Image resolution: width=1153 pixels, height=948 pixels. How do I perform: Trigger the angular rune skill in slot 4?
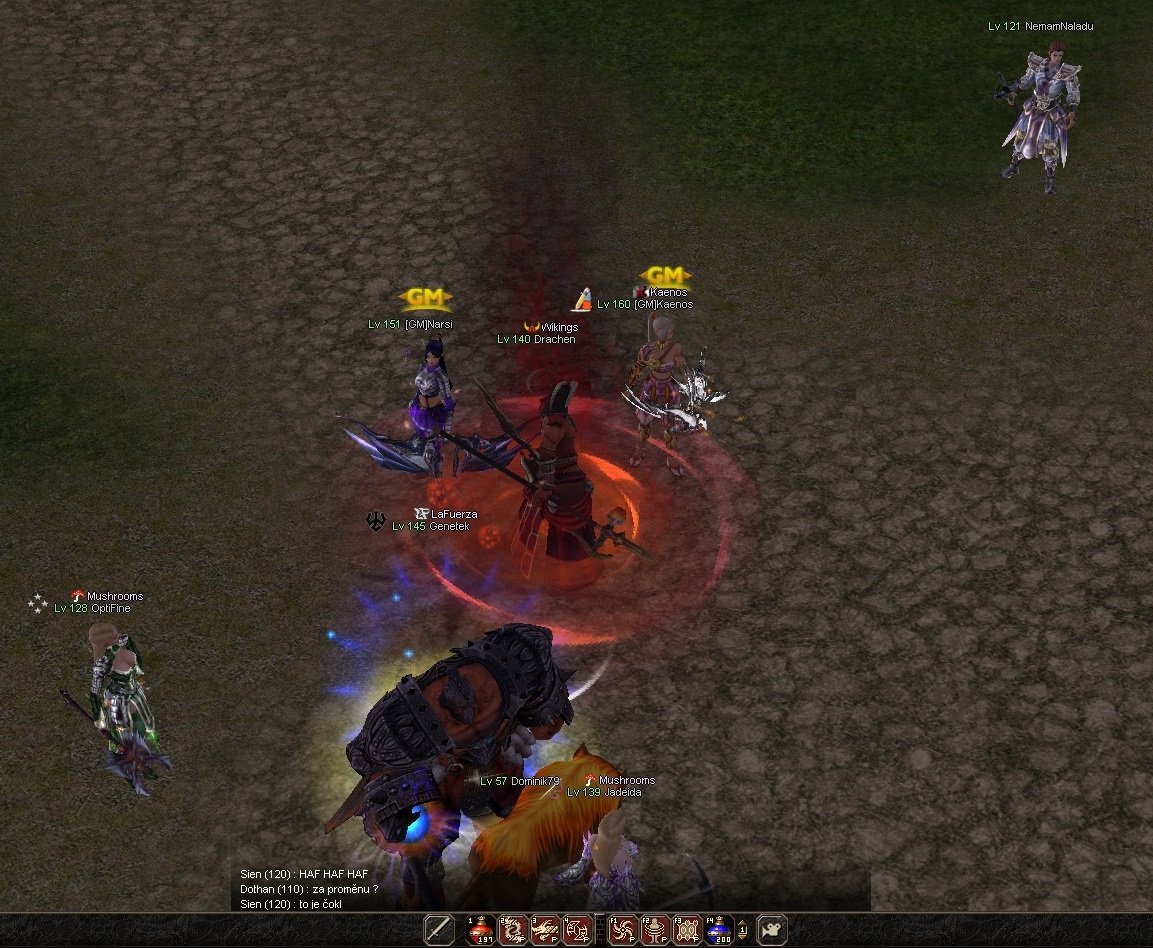tap(577, 930)
